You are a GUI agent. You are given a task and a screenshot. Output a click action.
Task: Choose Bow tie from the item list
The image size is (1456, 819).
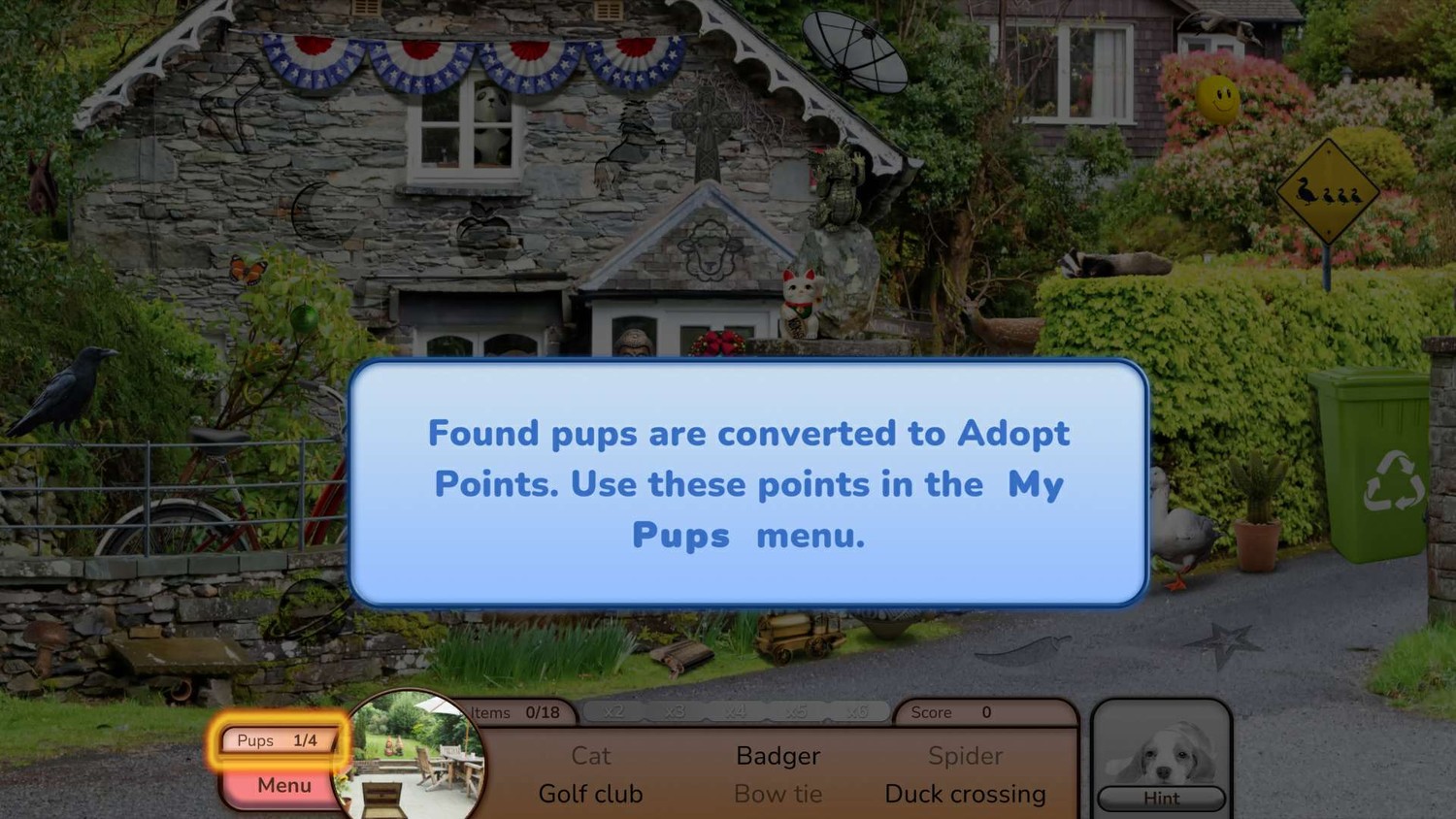778,794
